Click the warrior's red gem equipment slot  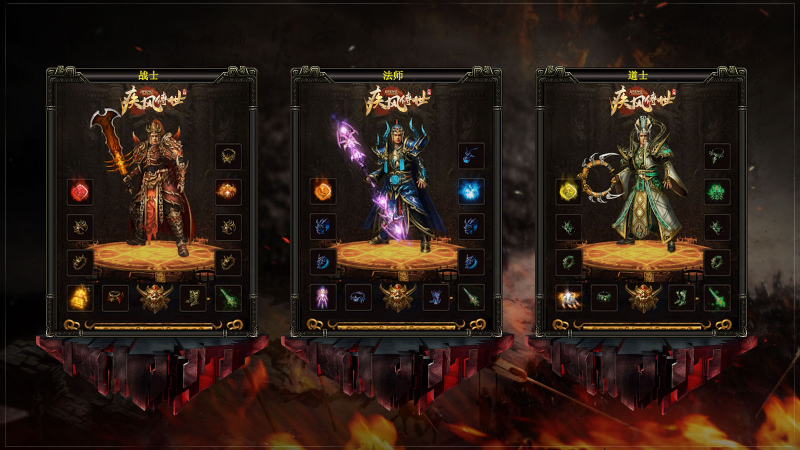80,191
